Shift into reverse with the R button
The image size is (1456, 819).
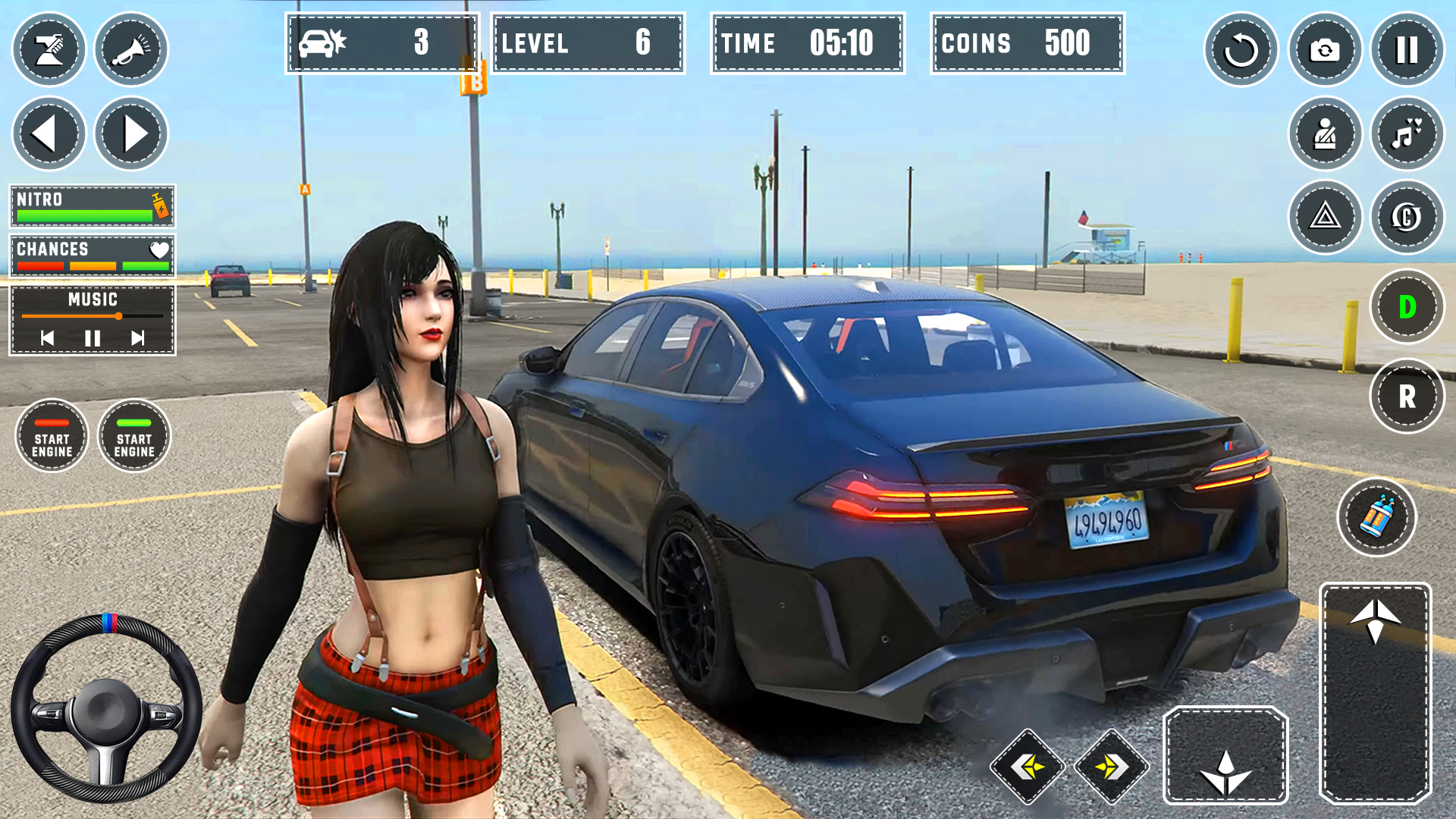point(1407,394)
